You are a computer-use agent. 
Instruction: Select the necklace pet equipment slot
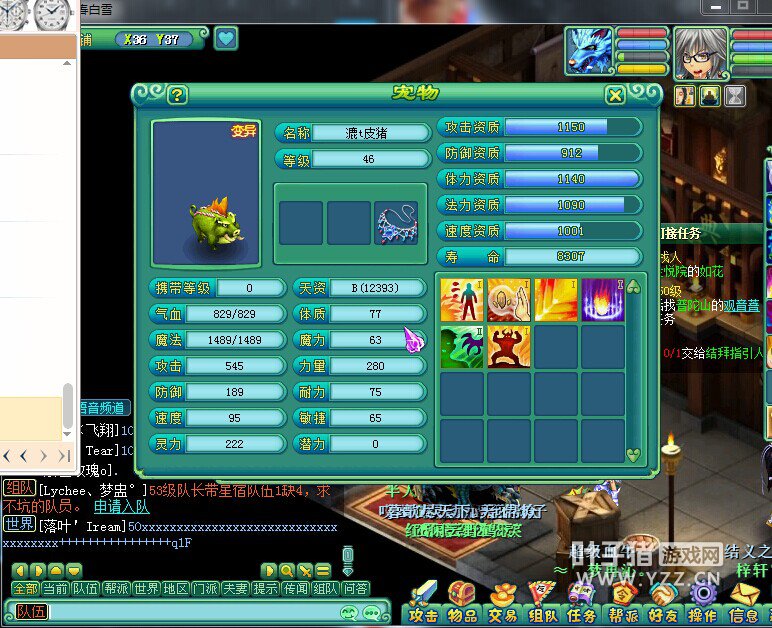(x=397, y=223)
